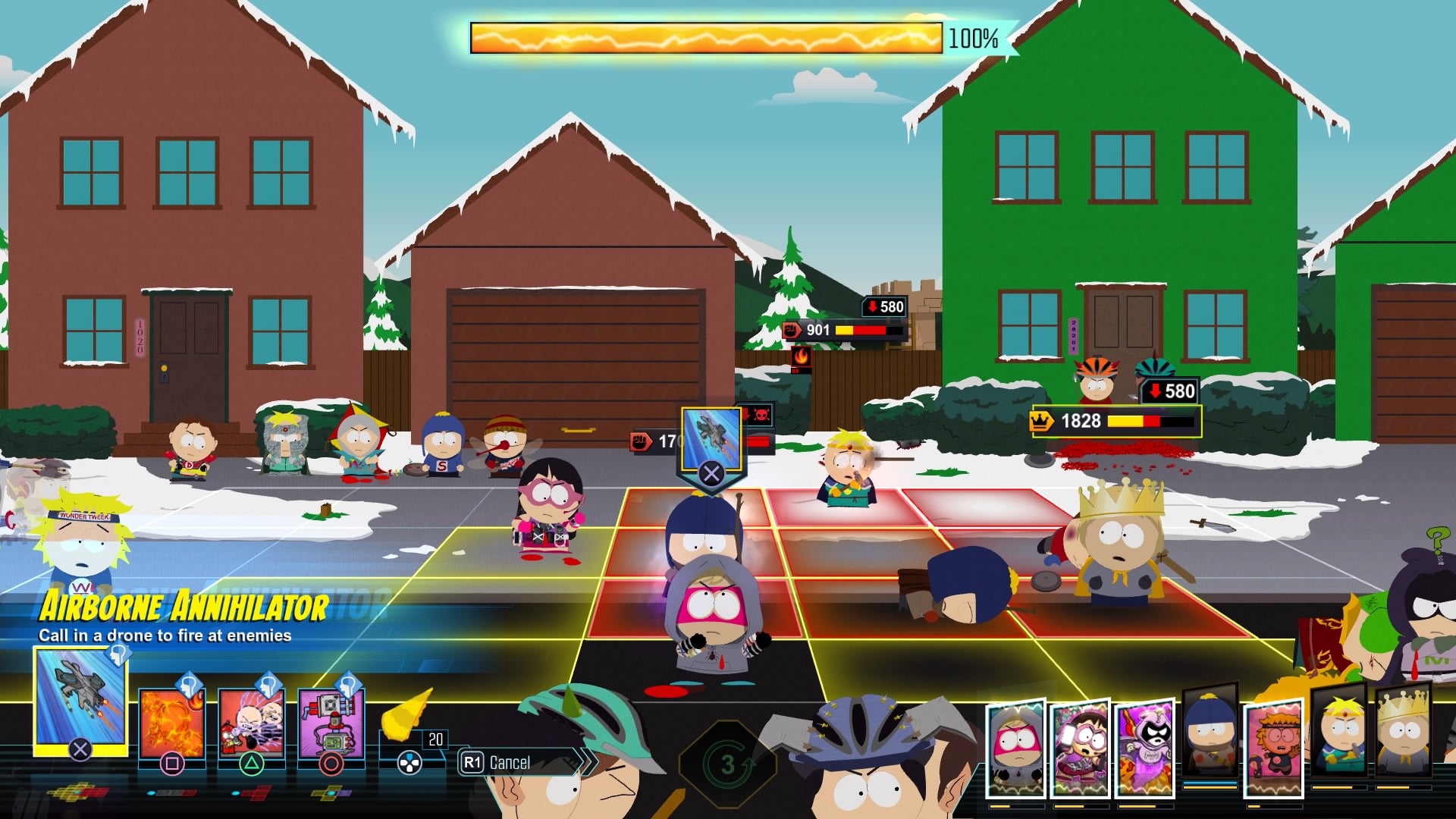Pick the purple machine gadget ability card
Screen dimensions: 1456x819
pyautogui.click(x=331, y=724)
